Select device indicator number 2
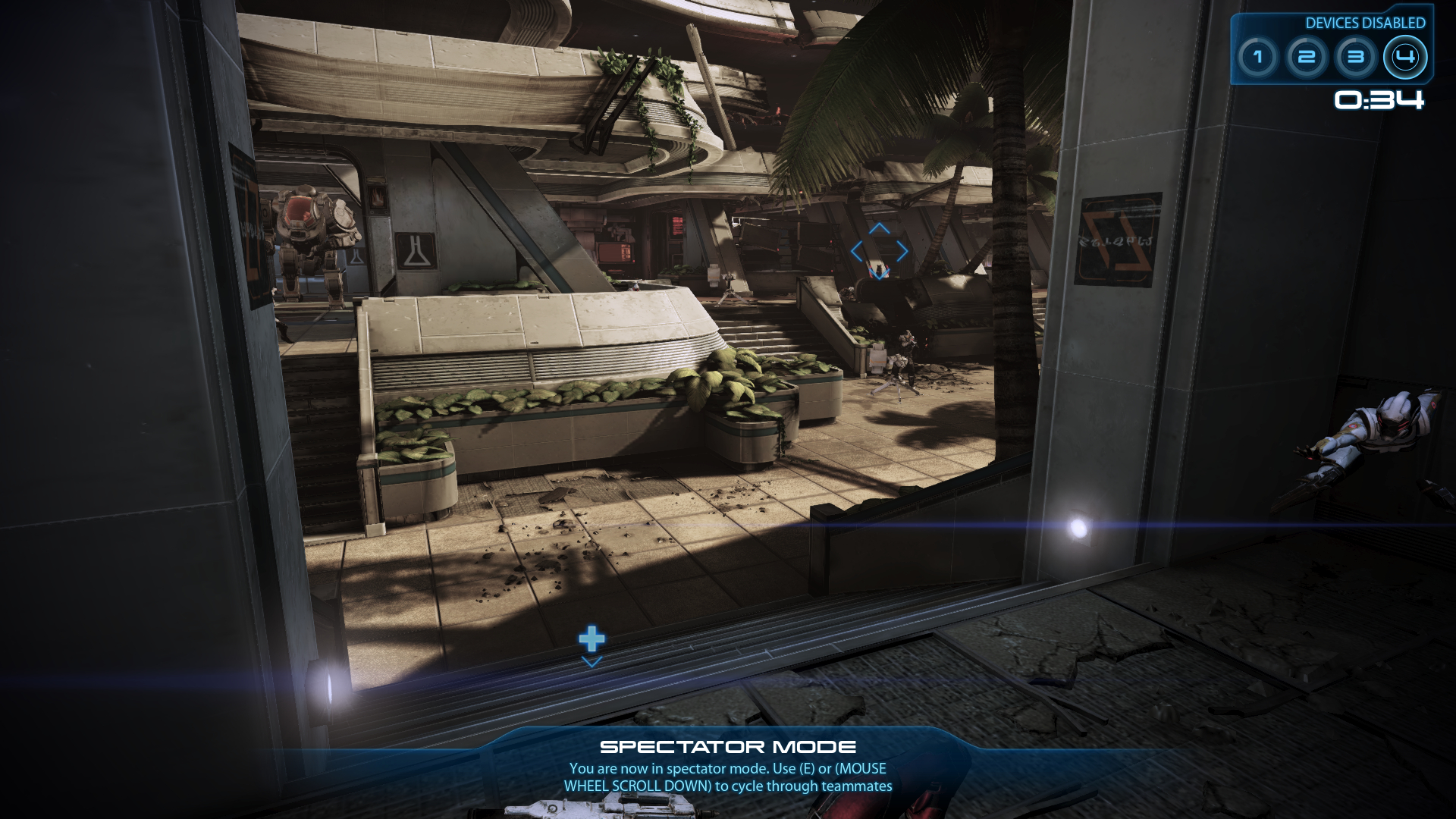The image size is (1456, 819). pyautogui.click(x=1306, y=58)
